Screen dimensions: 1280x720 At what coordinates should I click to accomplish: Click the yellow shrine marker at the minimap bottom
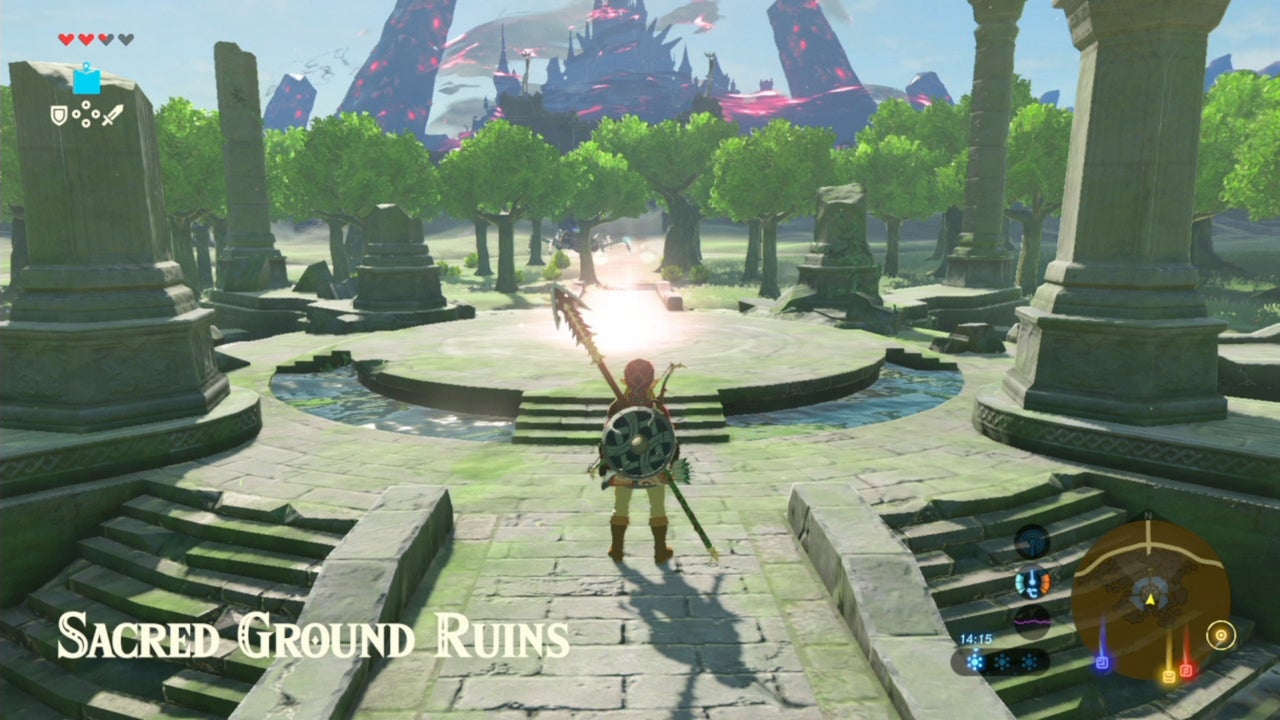(1169, 675)
